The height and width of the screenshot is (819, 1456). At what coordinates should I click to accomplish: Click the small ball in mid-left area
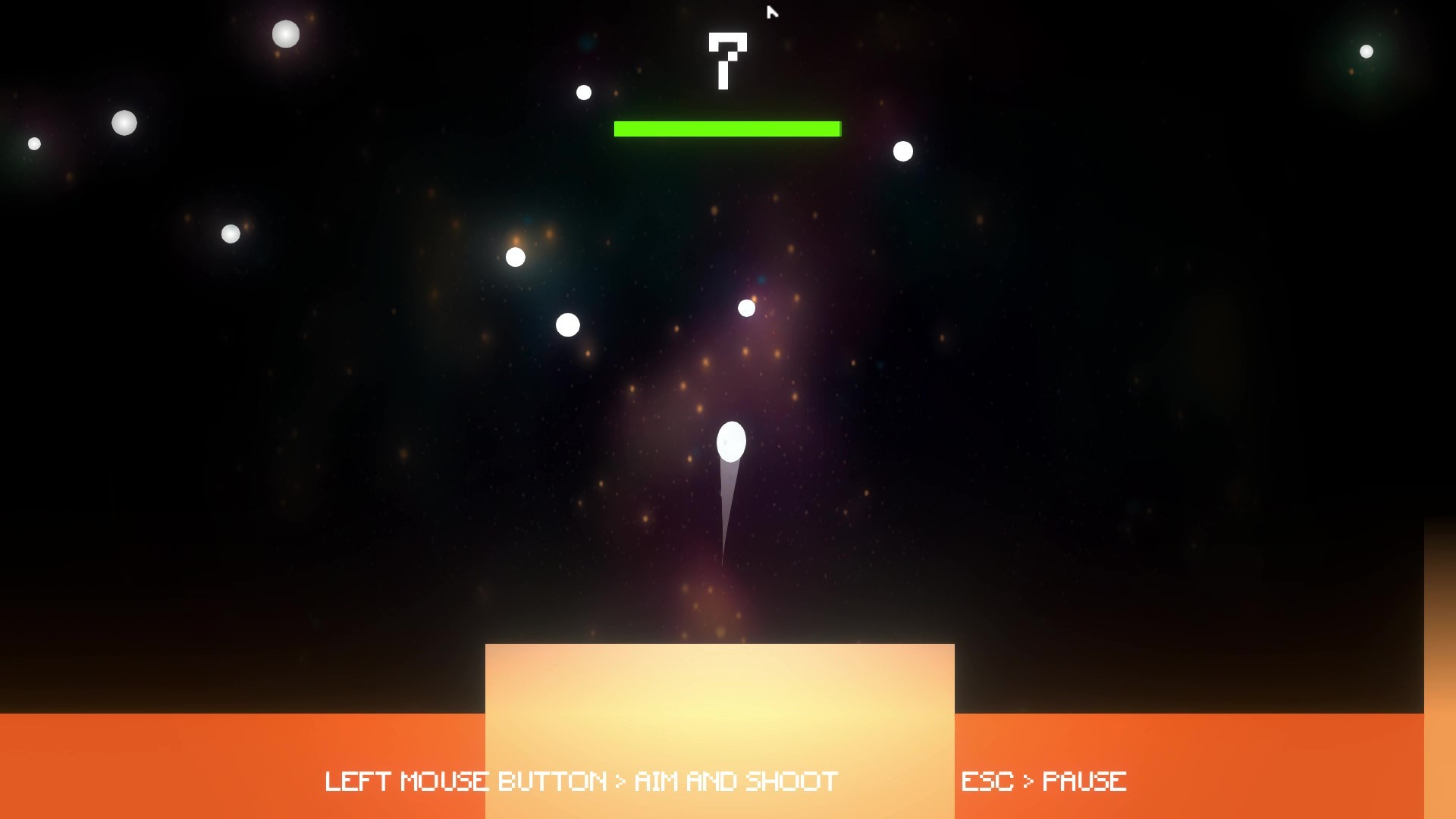(x=231, y=234)
